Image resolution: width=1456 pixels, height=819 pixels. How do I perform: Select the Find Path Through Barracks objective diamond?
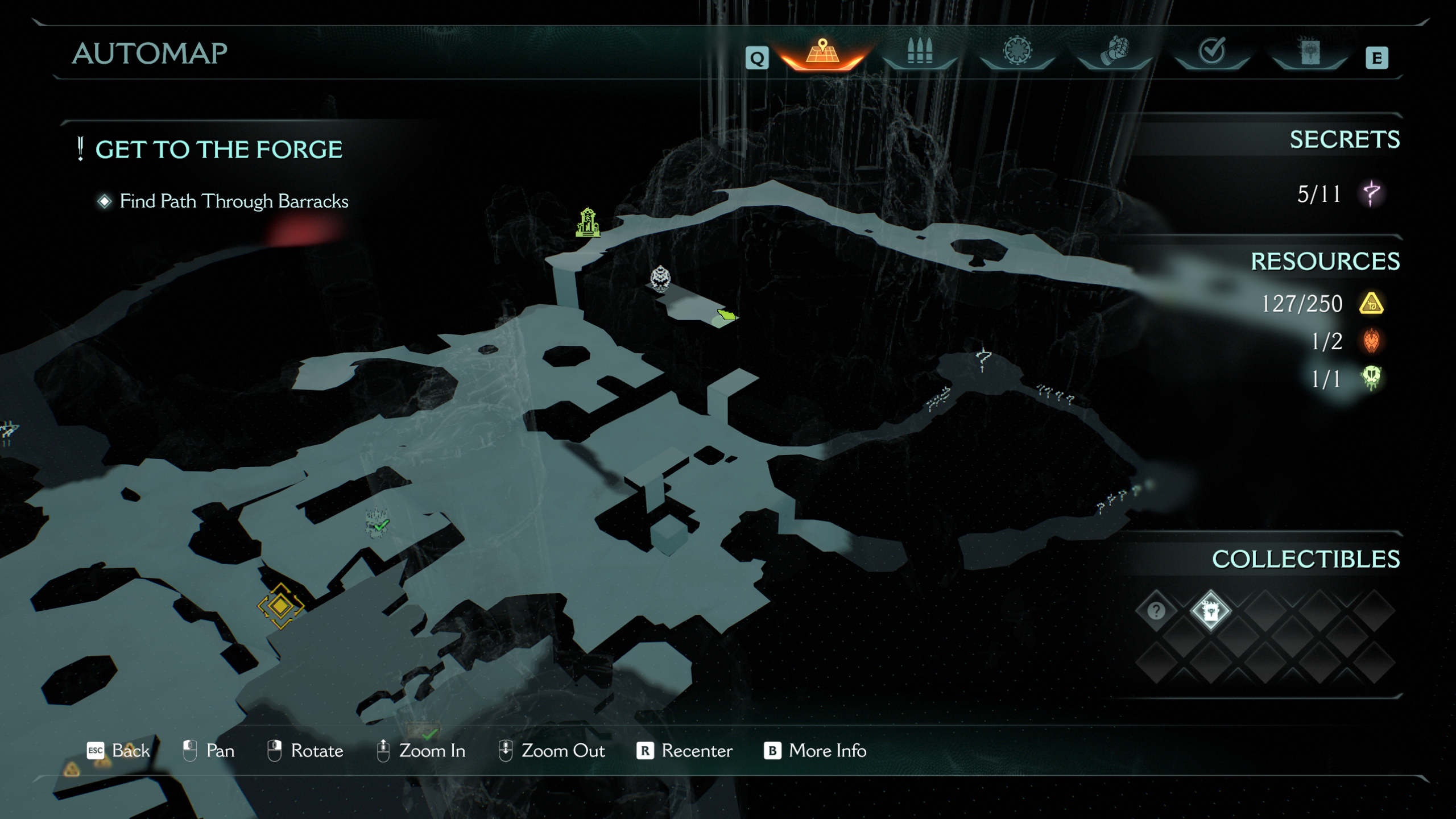[104, 200]
